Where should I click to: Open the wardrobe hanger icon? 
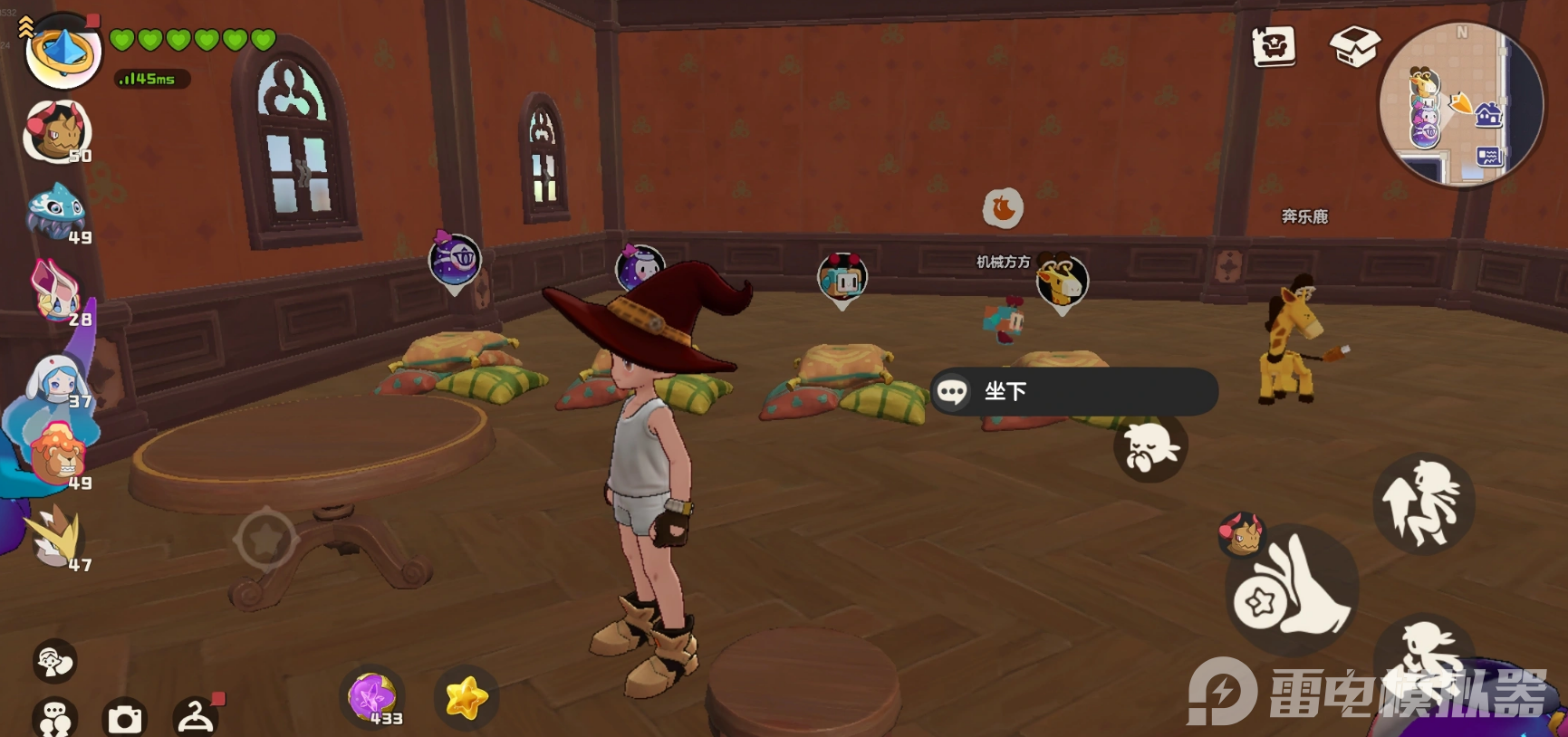tap(195, 717)
